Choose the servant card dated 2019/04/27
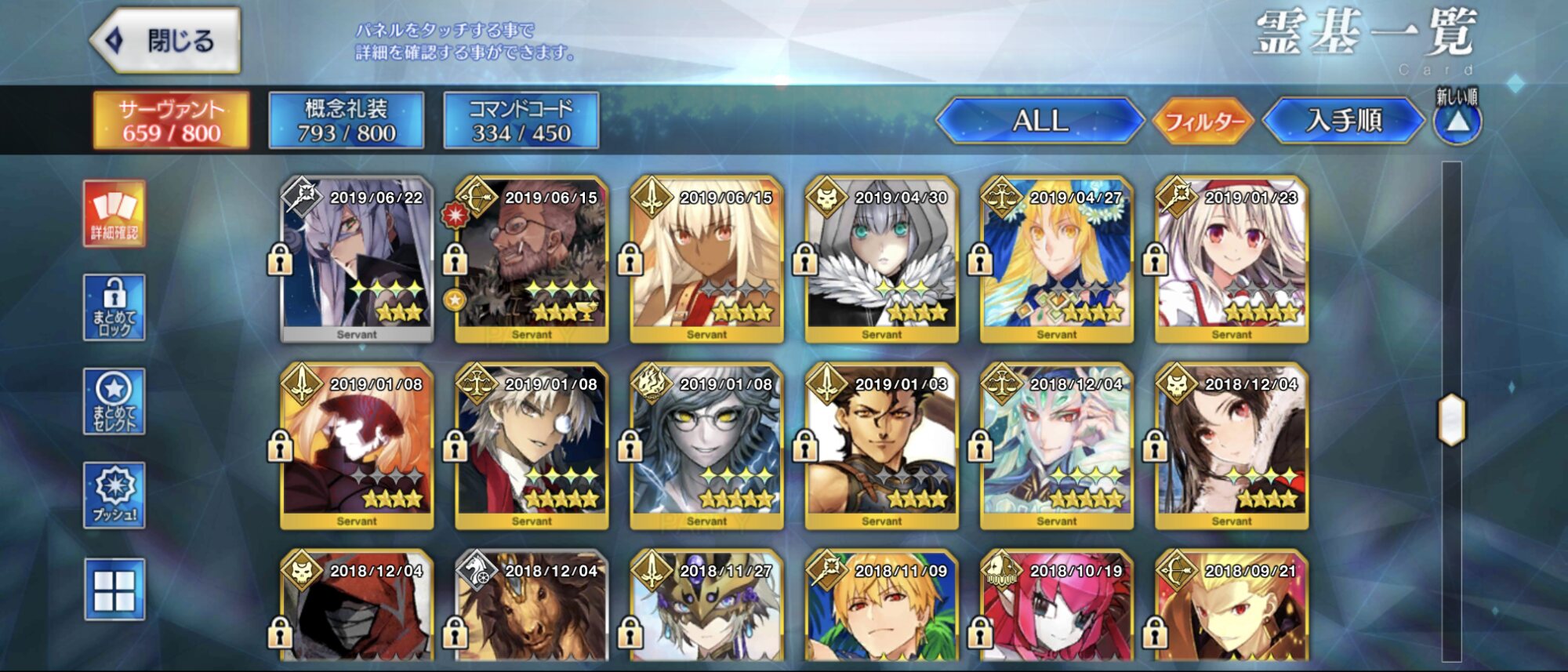This screenshot has width=1568, height=672. point(1056,260)
